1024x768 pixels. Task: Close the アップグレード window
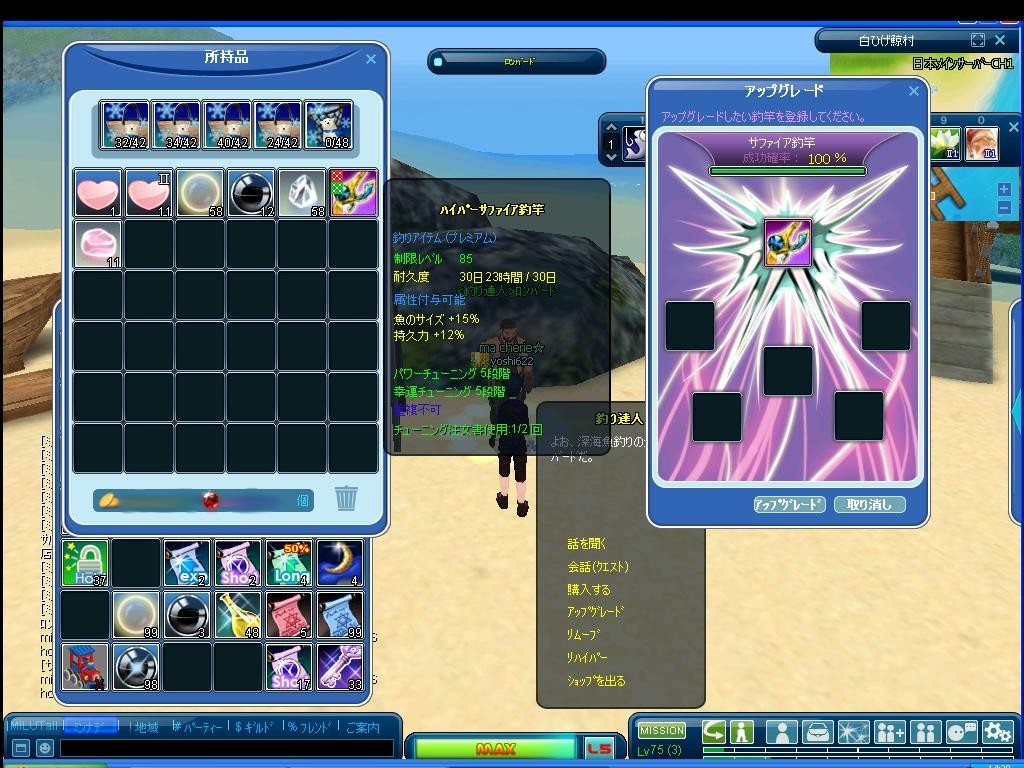coord(913,91)
